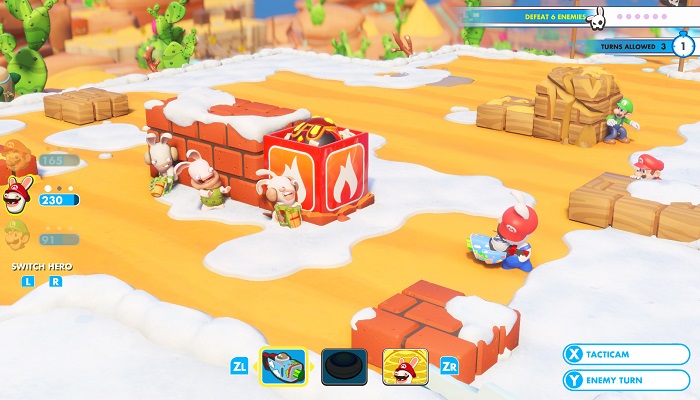Select the blaster weapon icon
Screen dimensions: 700x400
tap(283, 367)
